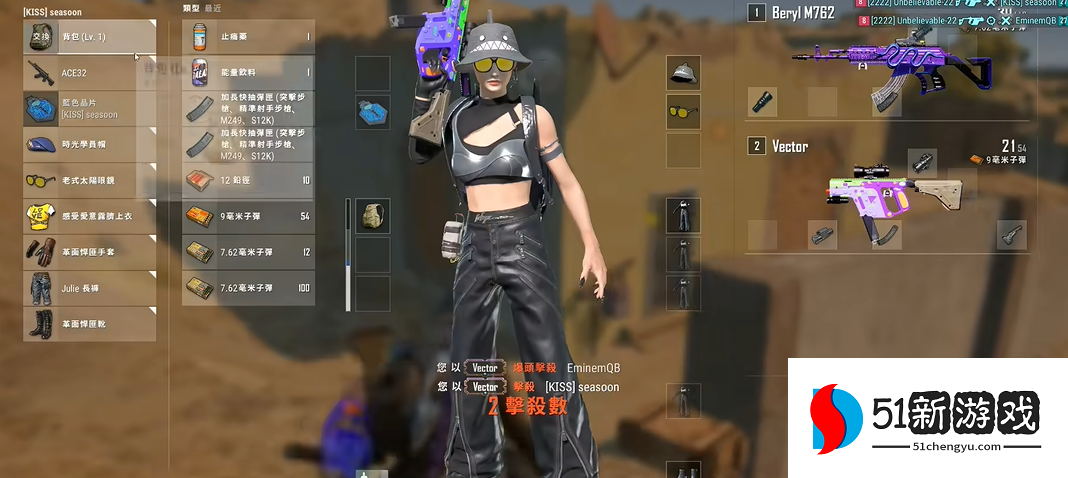Select the 止痛藥 painkiller item

pyautogui.click(x=248, y=37)
